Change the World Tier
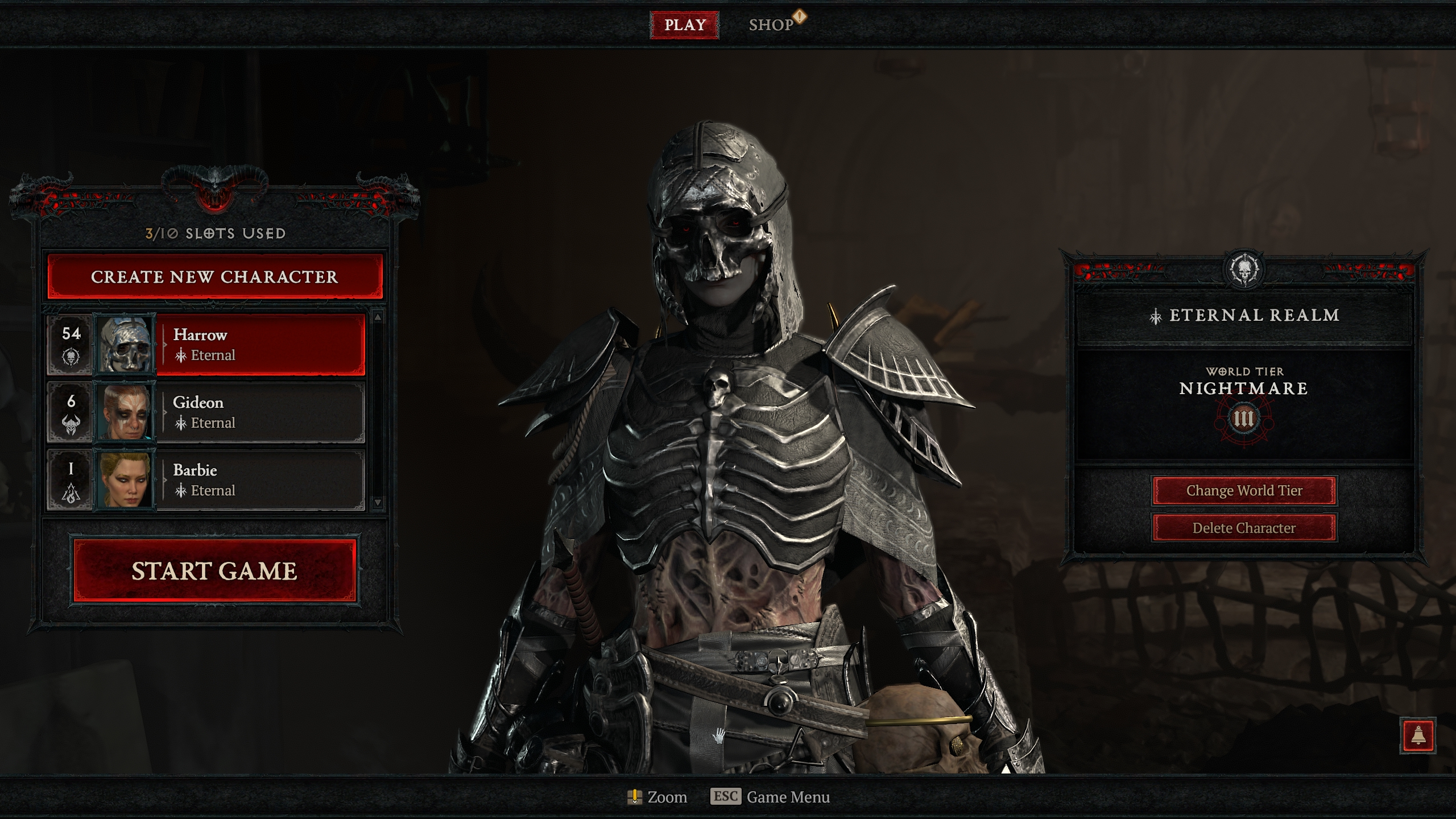Viewport: 1456px width, 819px height. point(1244,491)
